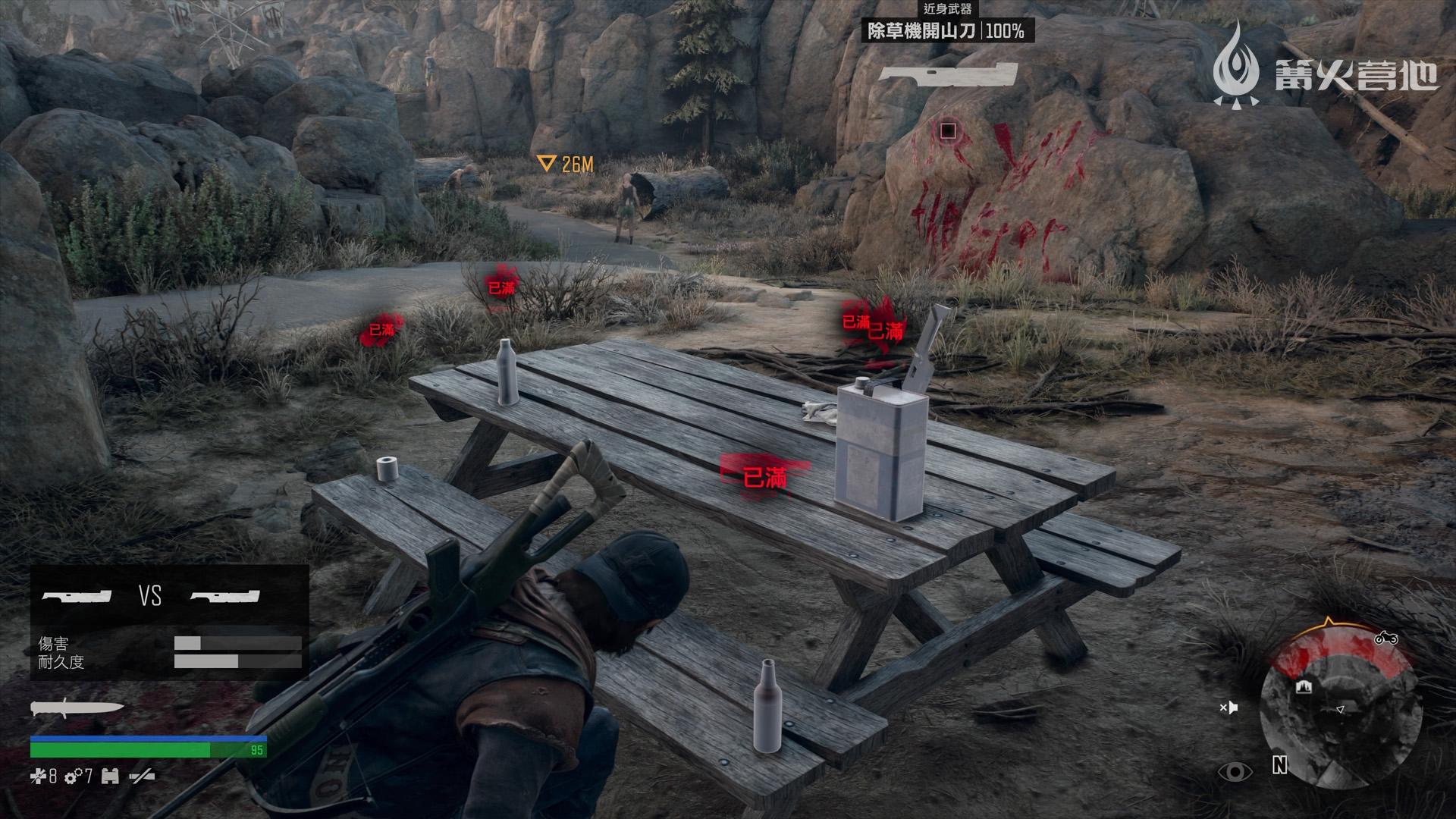Screen dimensions: 1456x819
Task: Click the right machete in the VS comparison
Action: [x=224, y=597]
